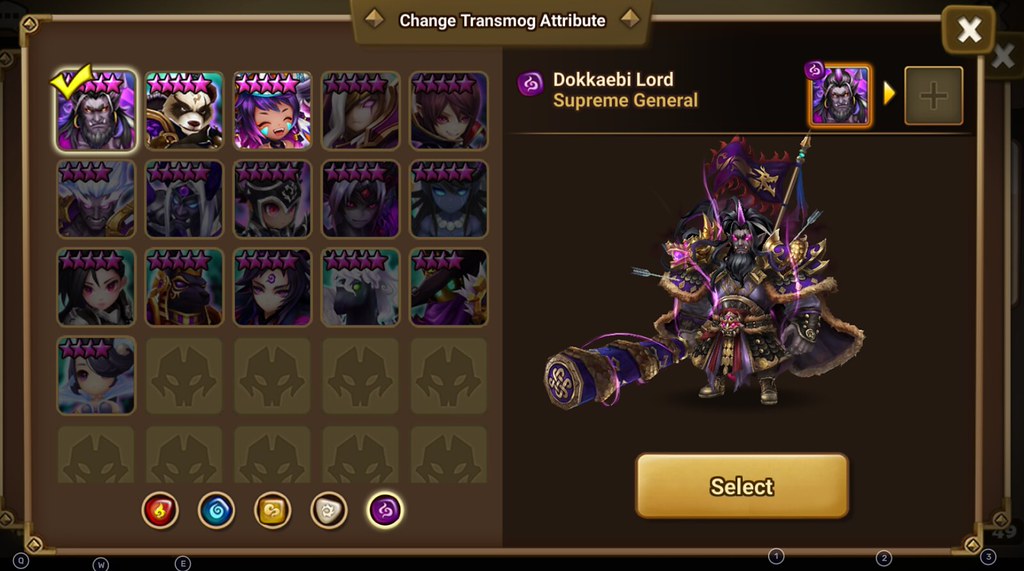
Task: Select the white-haired horned demon portrait
Action: [96, 200]
